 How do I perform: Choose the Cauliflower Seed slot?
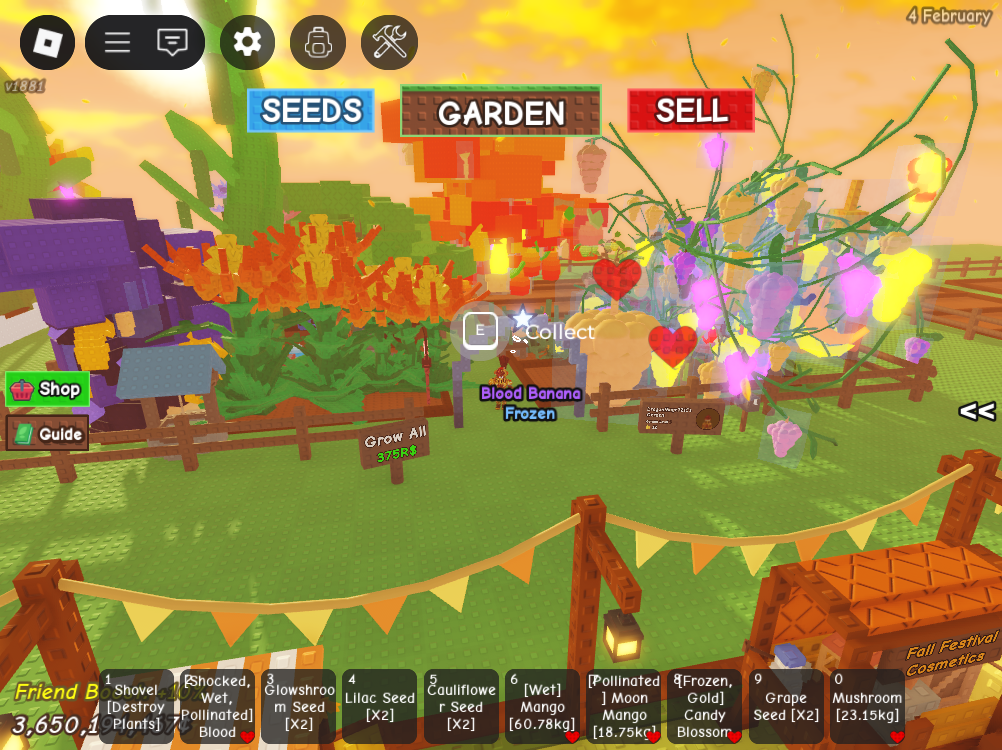tap(461, 706)
